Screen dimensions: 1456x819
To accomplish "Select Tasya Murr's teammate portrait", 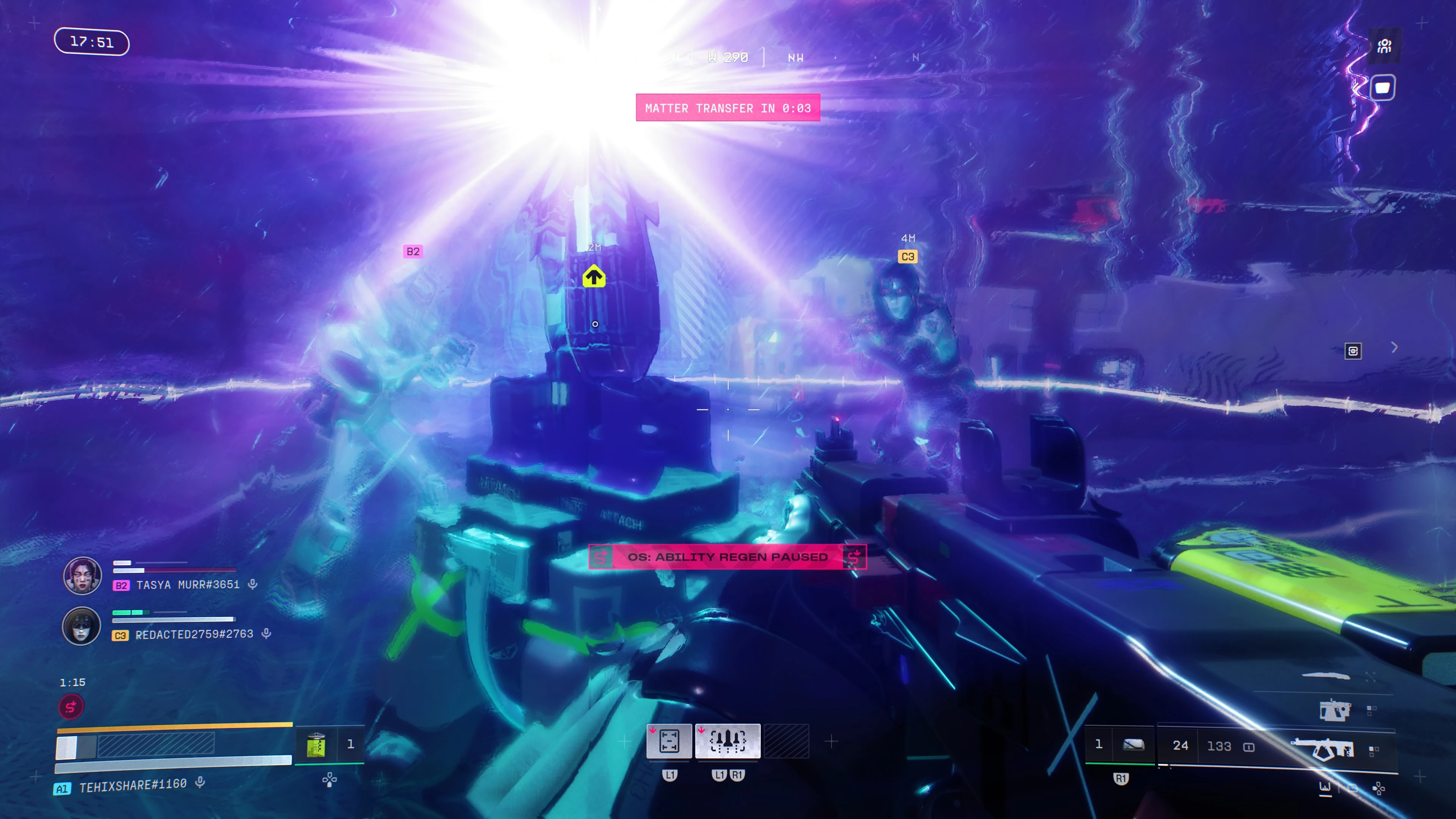I will 83,576.
